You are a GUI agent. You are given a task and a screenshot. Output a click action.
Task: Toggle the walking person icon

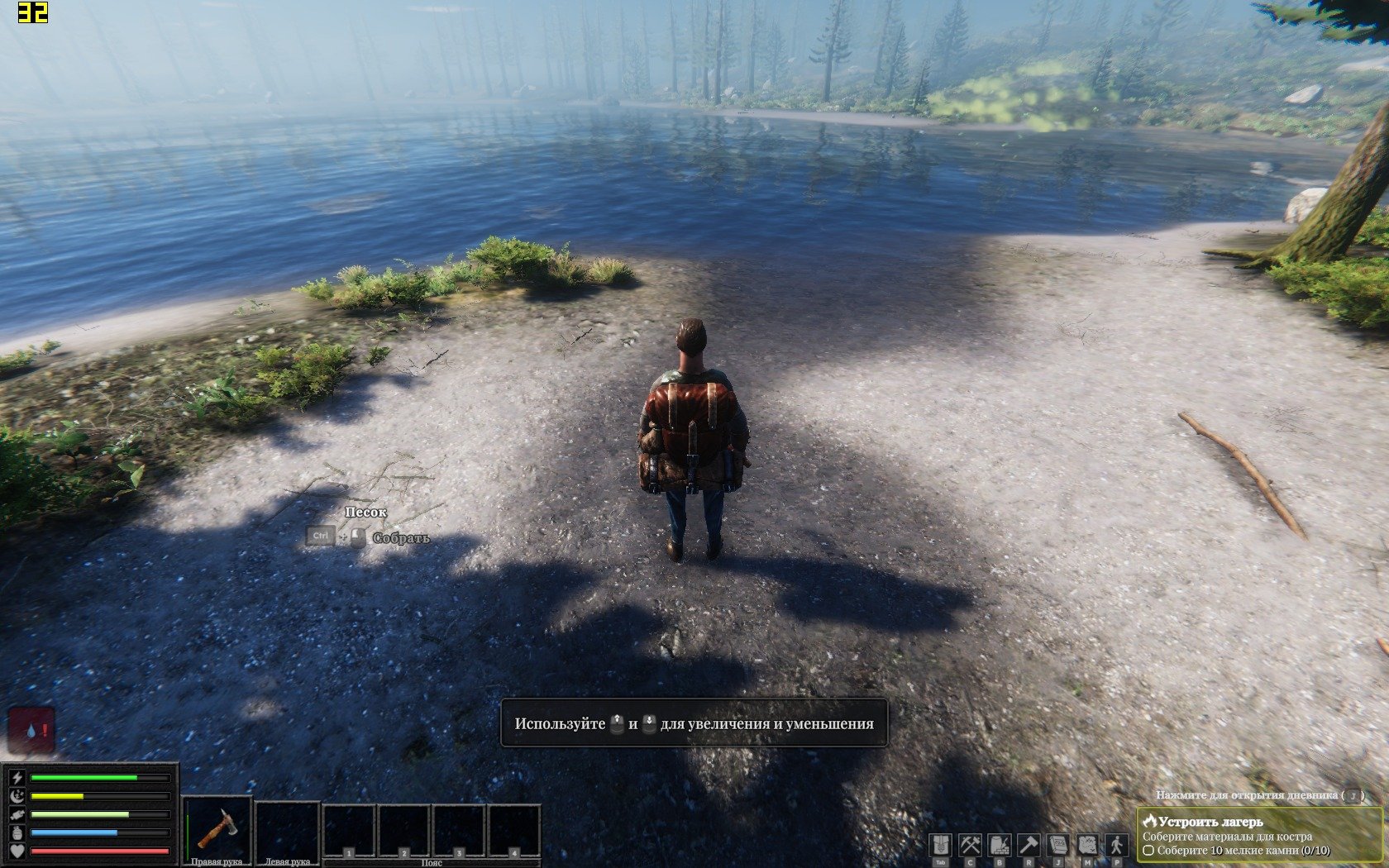pyautogui.click(x=1117, y=845)
